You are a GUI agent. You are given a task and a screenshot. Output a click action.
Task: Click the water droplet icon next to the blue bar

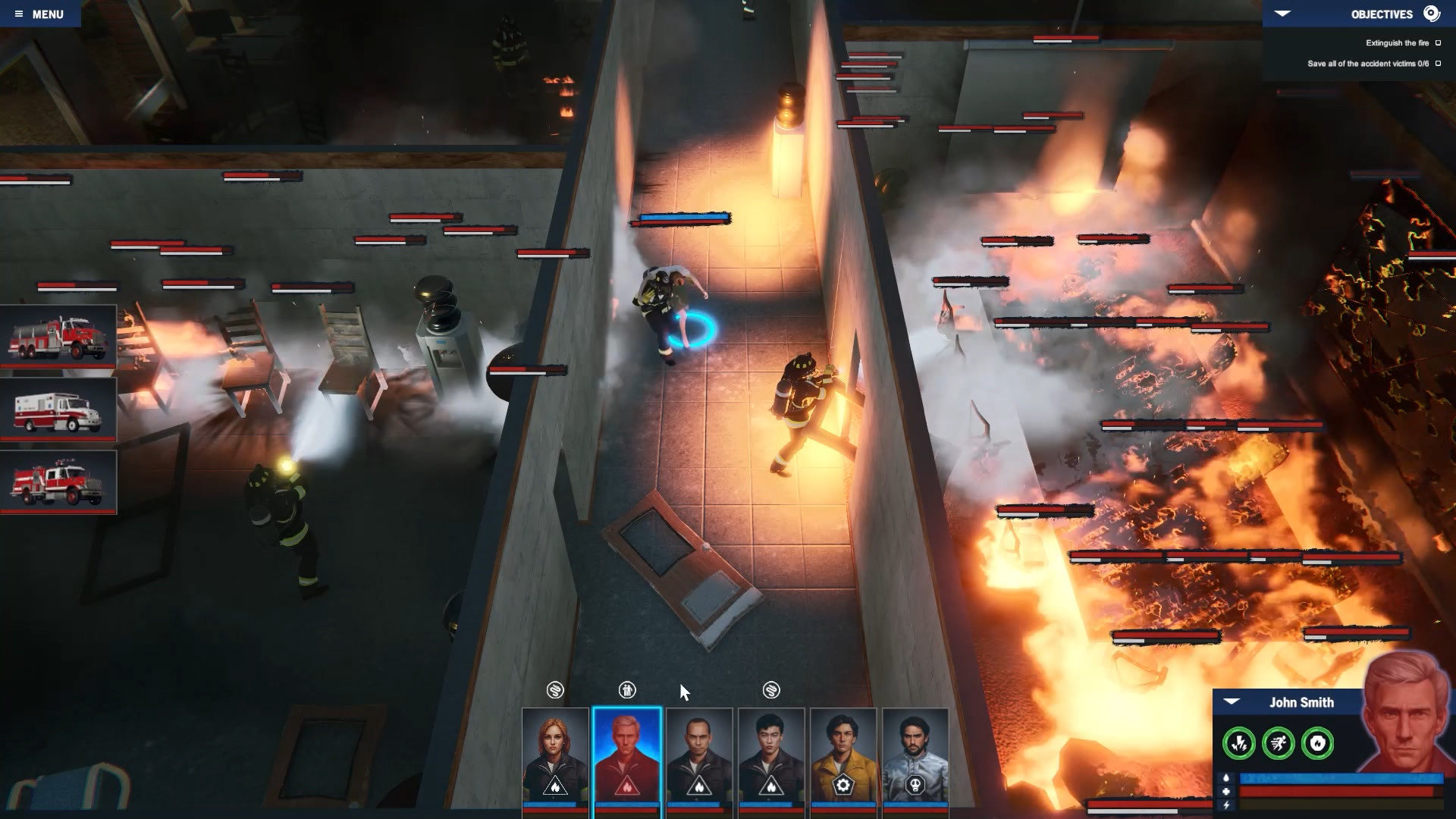[1226, 778]
